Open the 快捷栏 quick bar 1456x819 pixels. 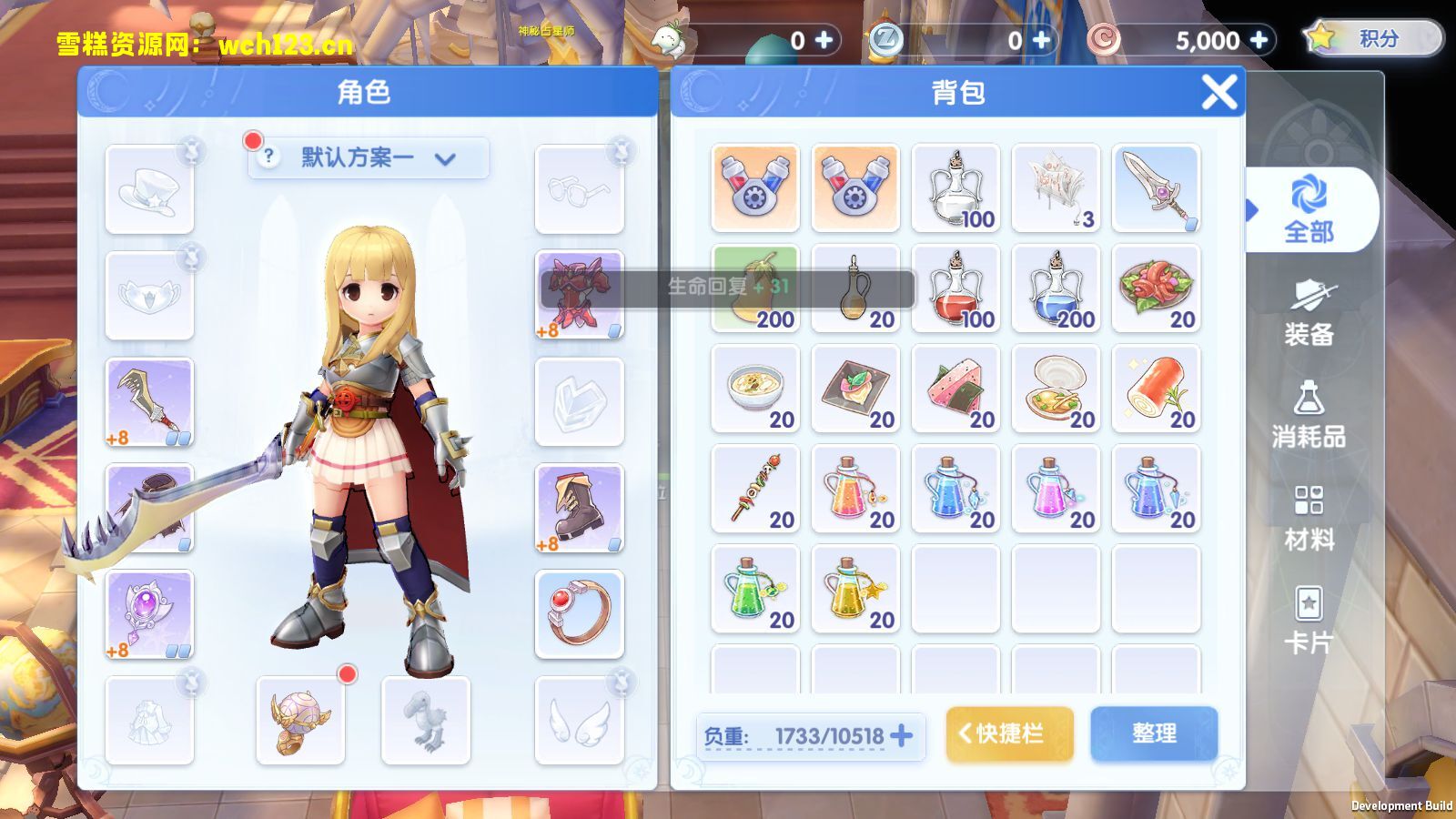(x=1009, y=733)
